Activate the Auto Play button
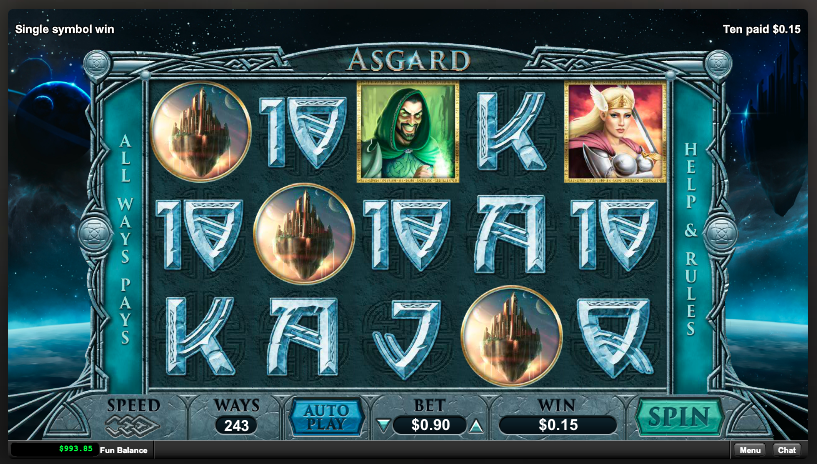The width and height of the screenshot is (817, 464). click(327, 416)
